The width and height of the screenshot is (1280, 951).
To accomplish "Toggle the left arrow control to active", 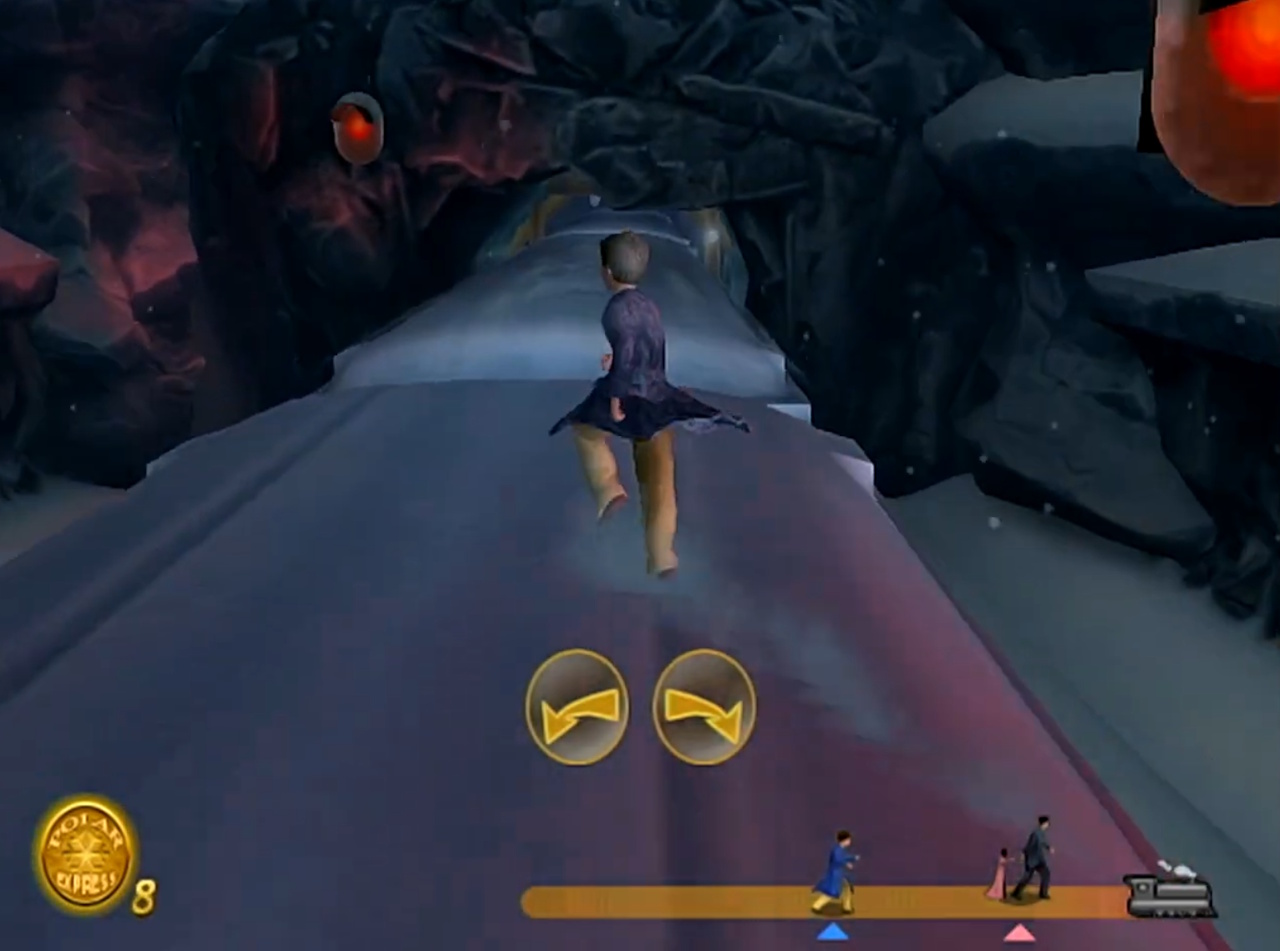I will (577, 708).
